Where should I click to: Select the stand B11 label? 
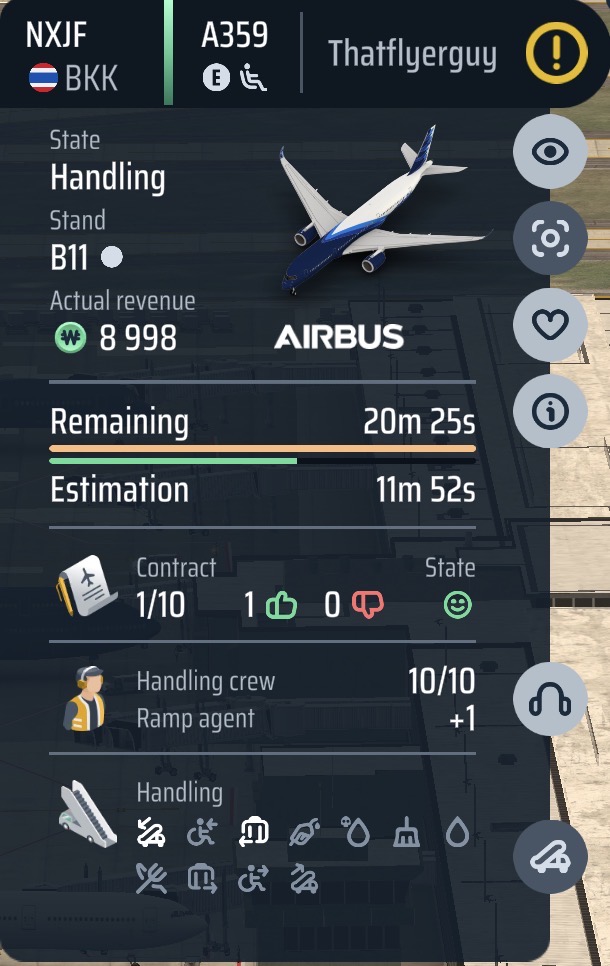pos(70,258)
